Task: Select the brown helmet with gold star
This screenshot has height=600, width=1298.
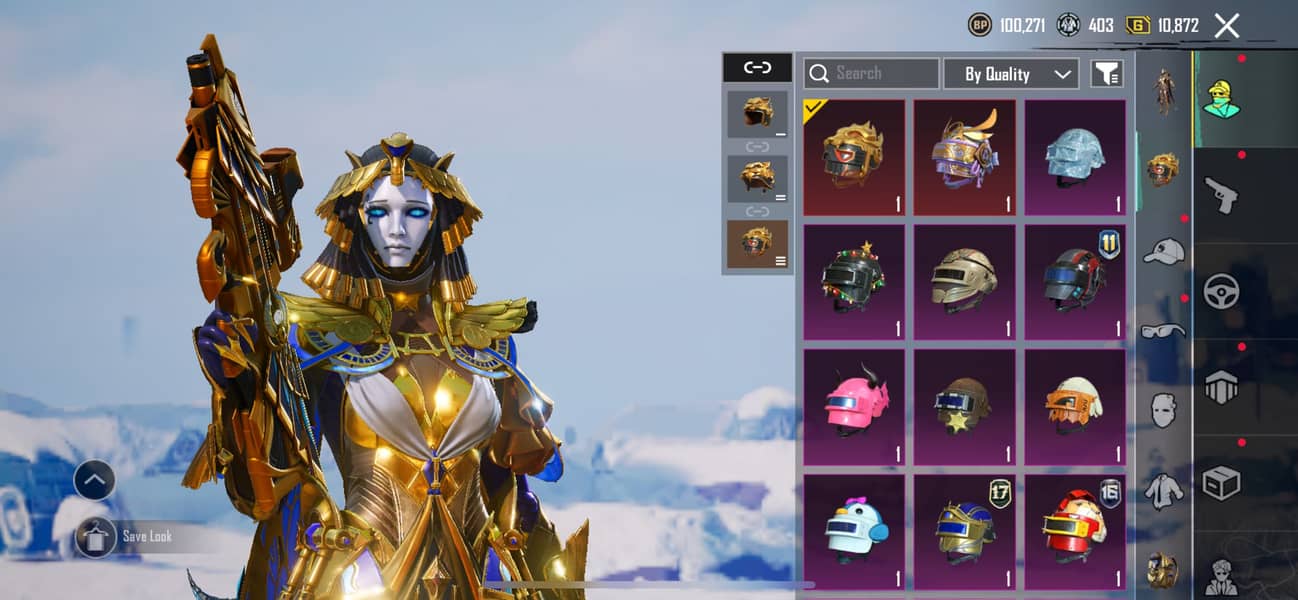Action: (x=964, y=407)
